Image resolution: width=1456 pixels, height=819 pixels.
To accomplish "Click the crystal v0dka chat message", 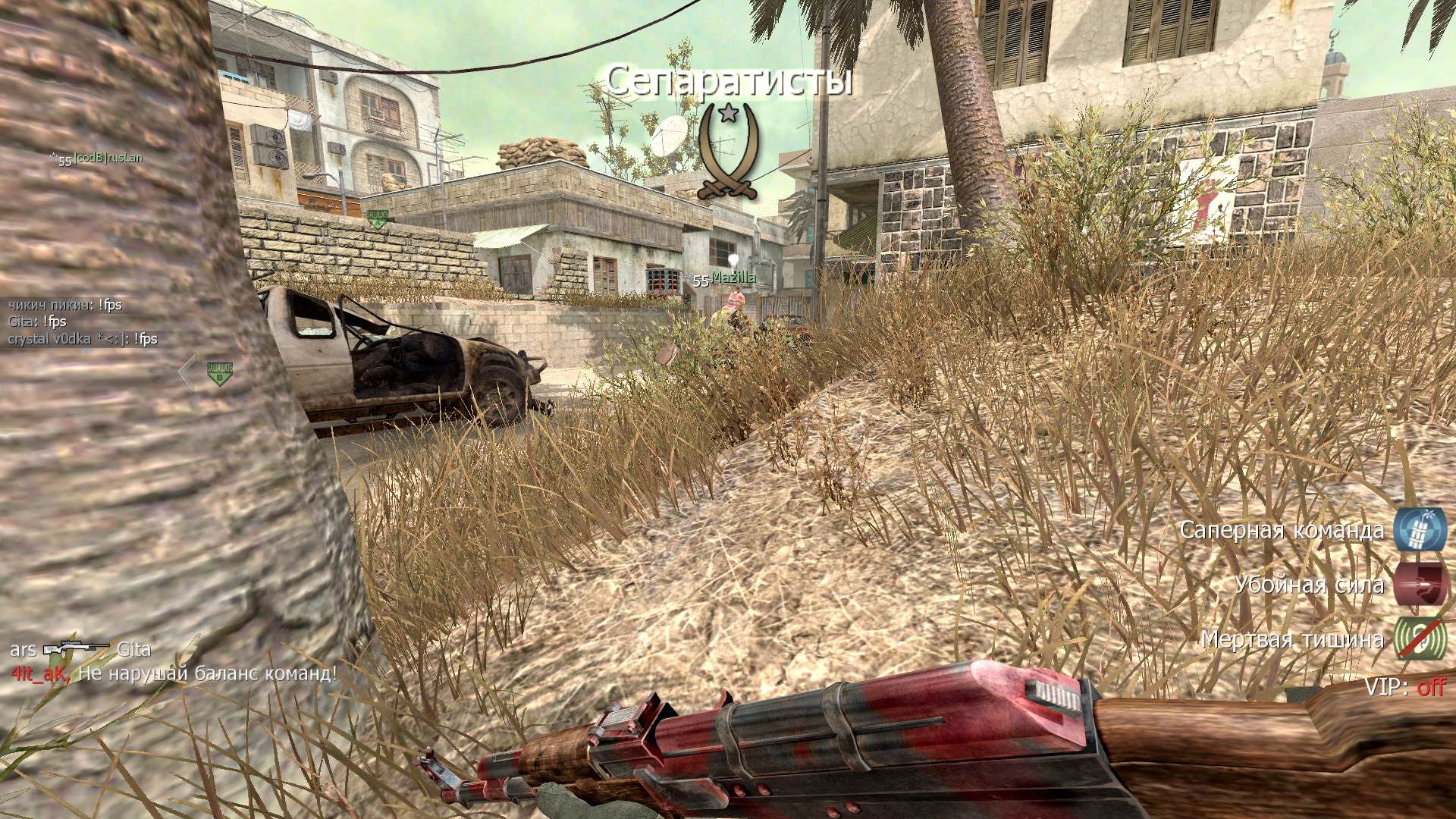I will [83, 339].
